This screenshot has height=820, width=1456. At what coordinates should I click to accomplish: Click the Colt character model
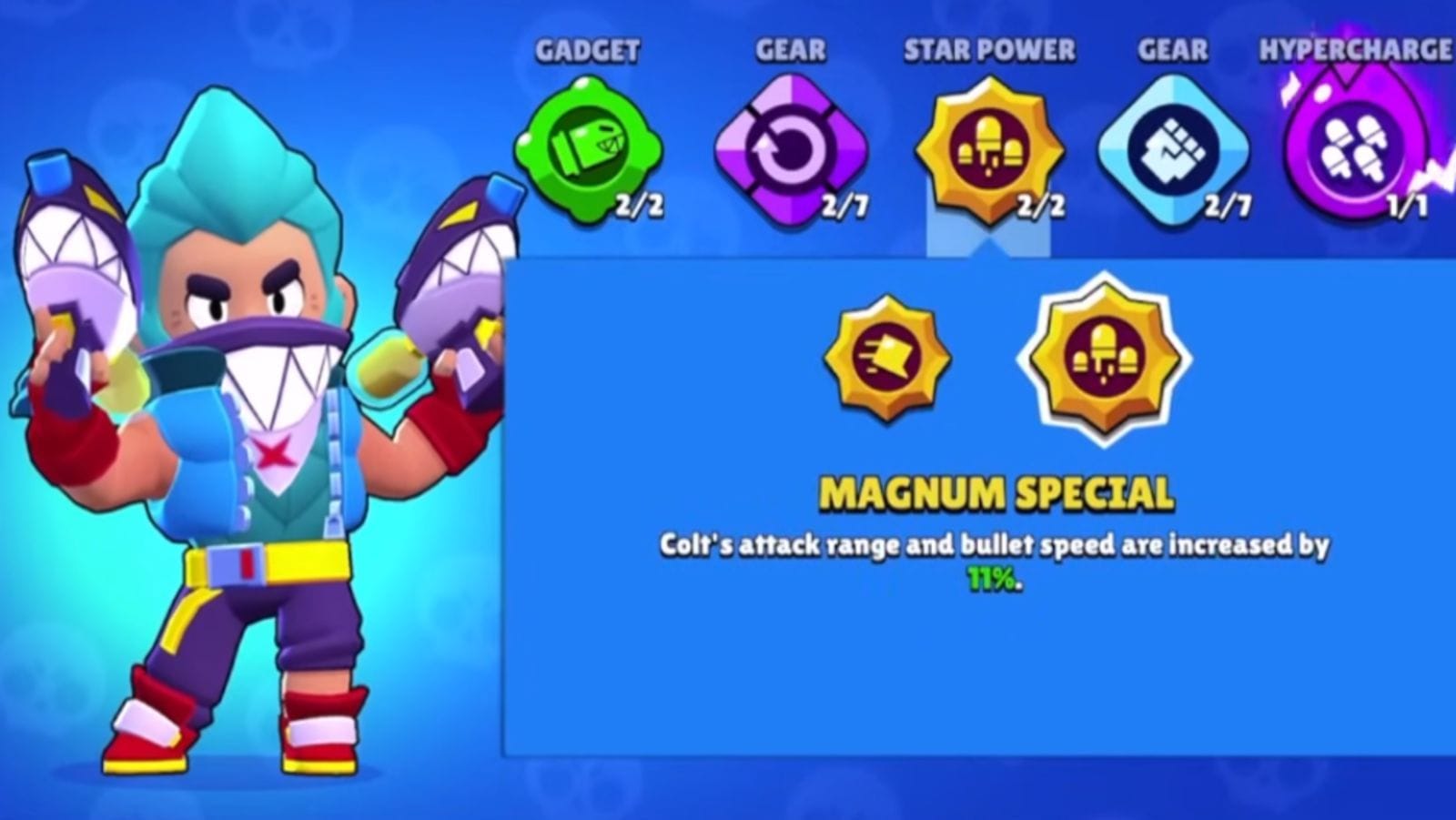tap(246, 437)
